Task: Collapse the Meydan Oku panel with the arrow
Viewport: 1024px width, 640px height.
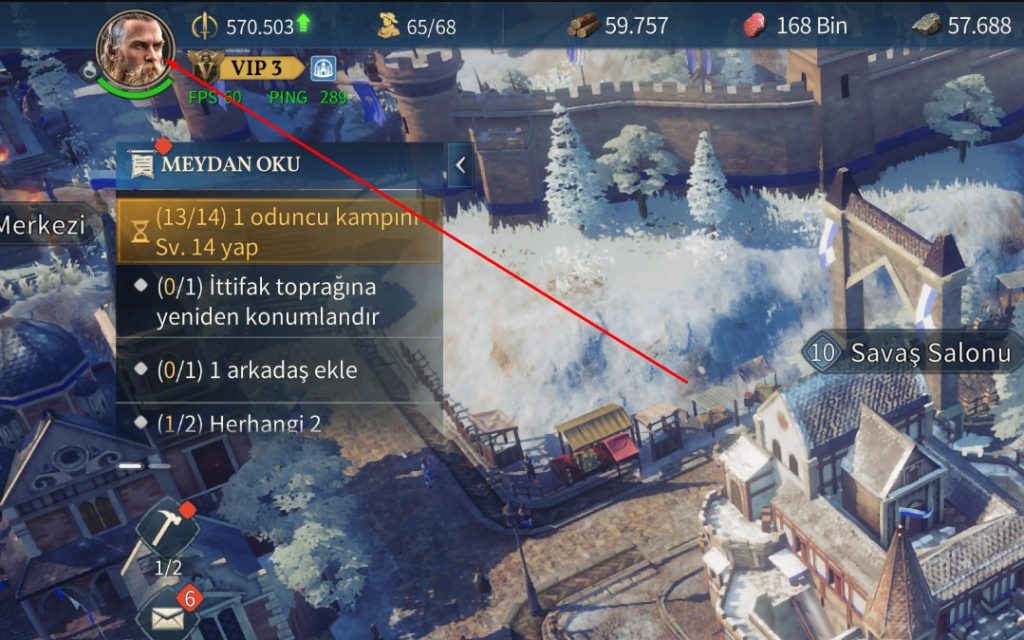Action: click(460, 165)
